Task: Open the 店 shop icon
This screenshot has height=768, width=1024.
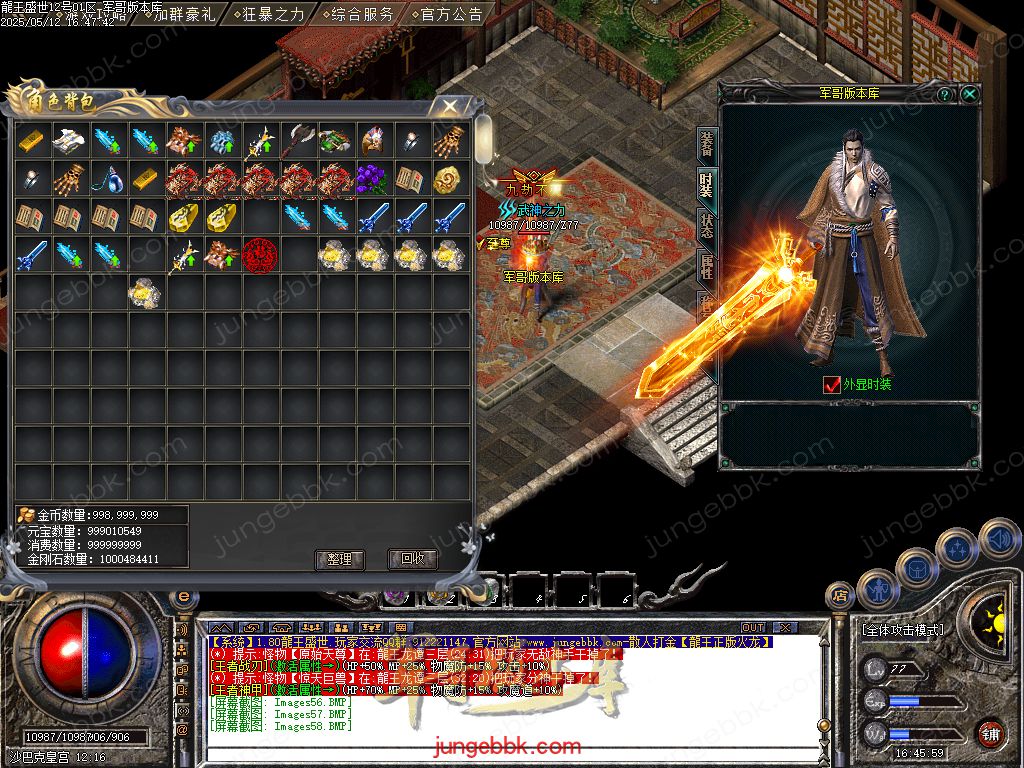Action: point(841,596)
